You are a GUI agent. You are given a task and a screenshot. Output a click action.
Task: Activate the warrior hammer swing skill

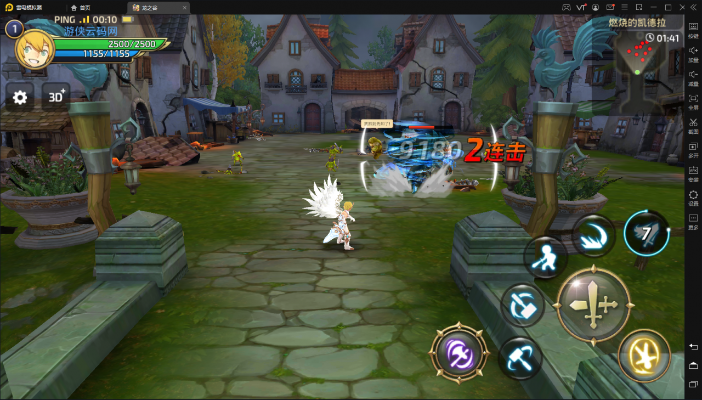[x=545, y=257]
